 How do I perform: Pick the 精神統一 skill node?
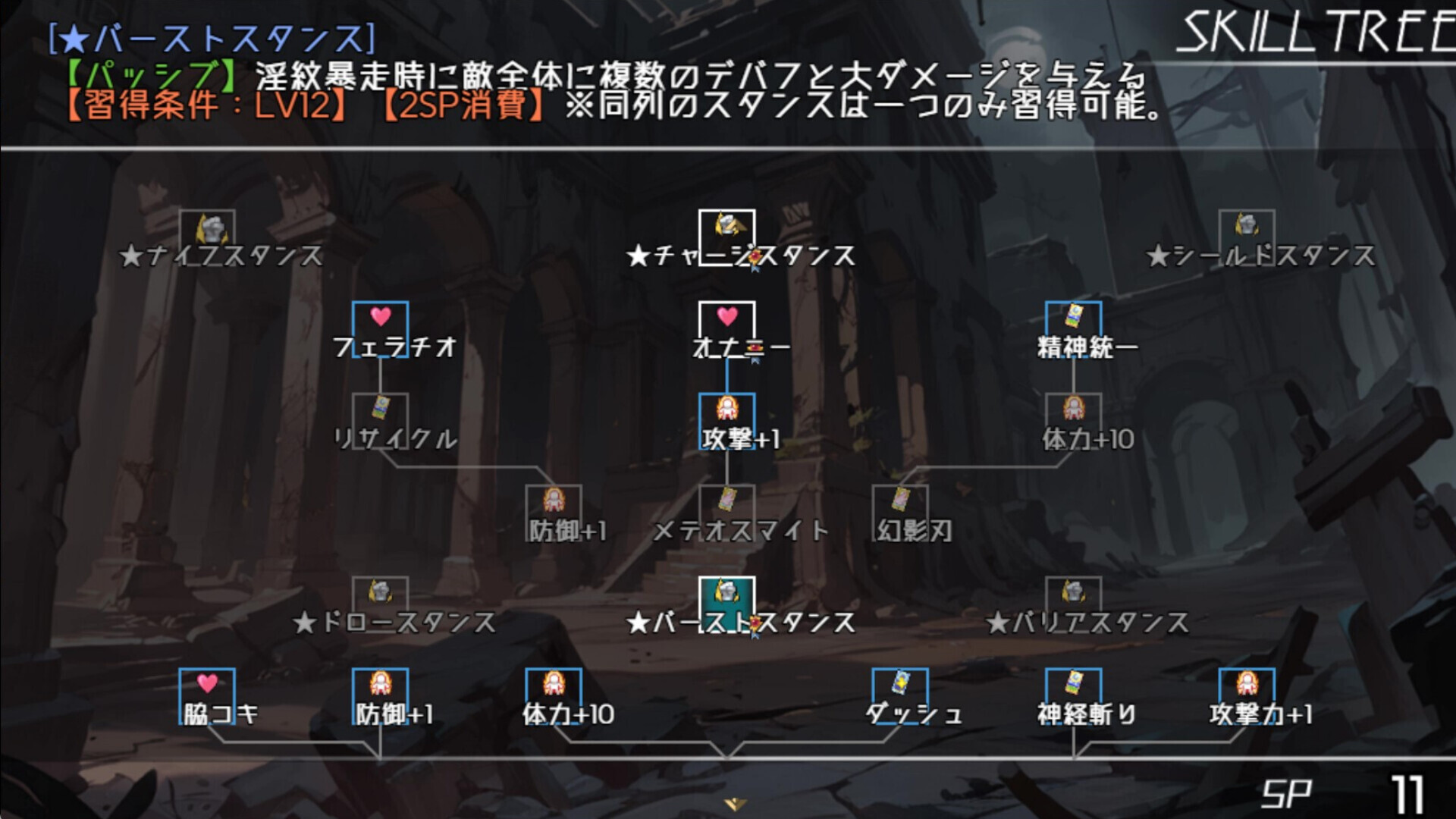point(1073,321)
